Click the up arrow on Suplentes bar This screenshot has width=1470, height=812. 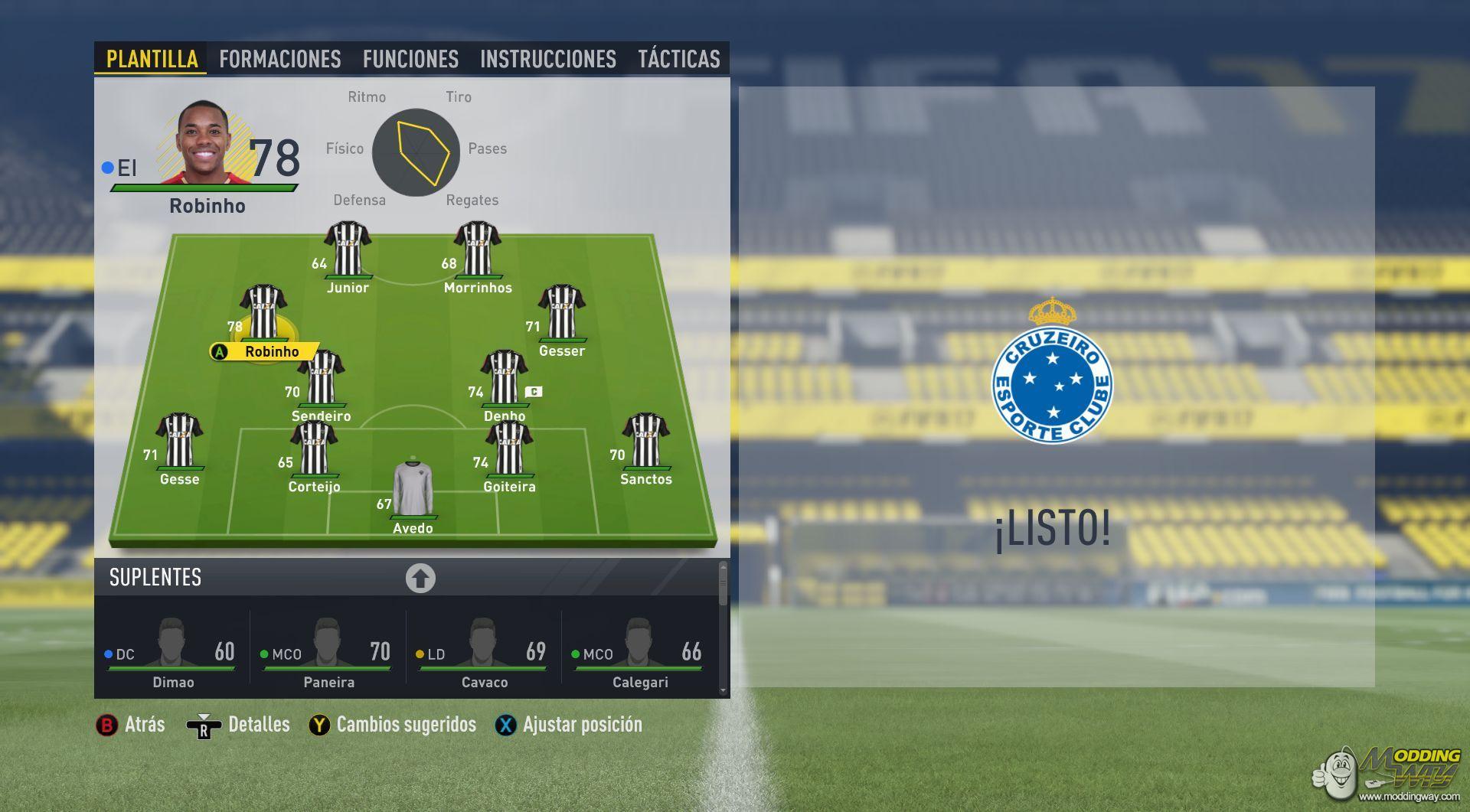[x=420, y=579]
